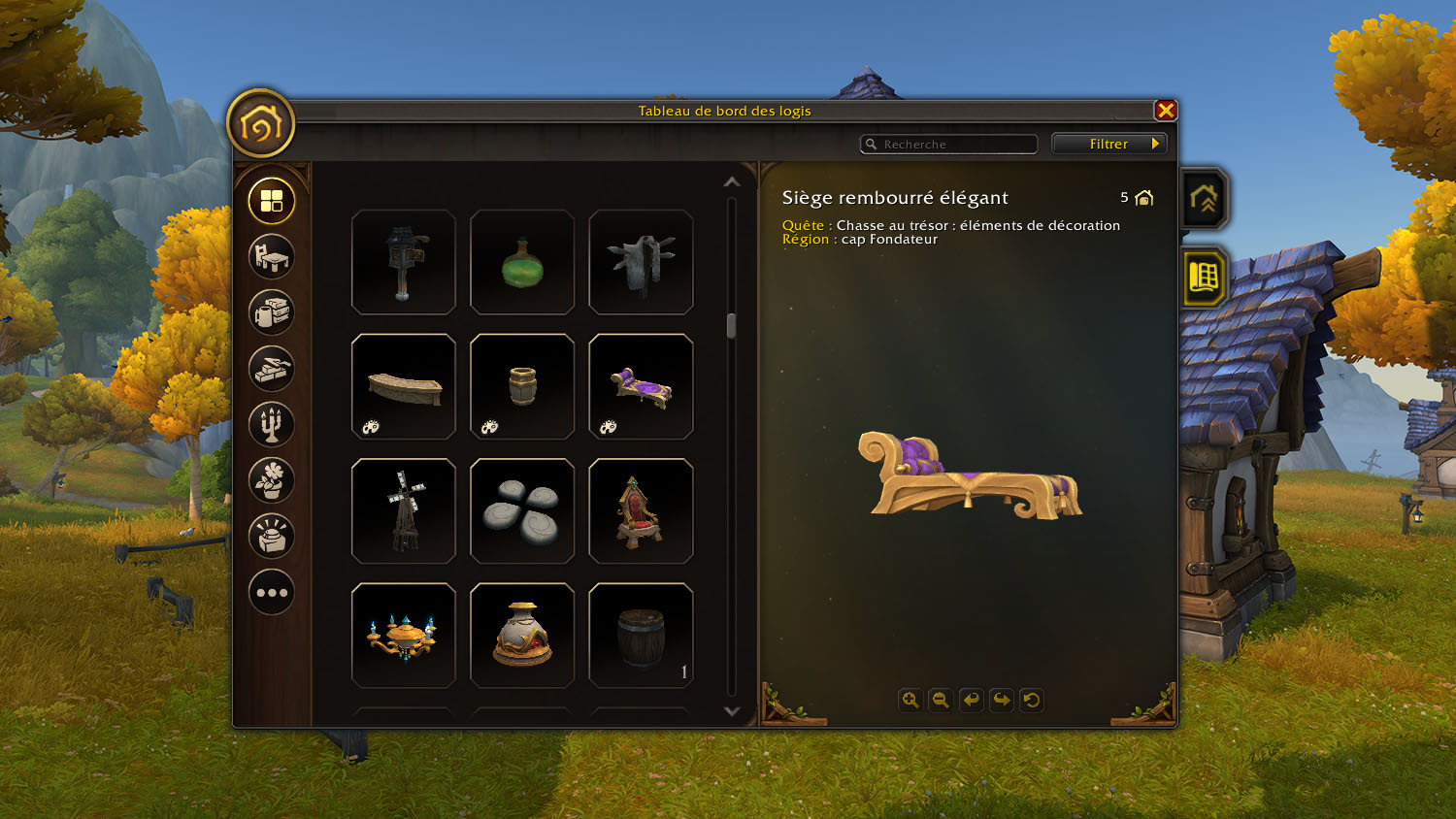Select the dark wooden barrel item
The height and width of the screenshot is (819, 1456).
(x=641, y=636)
